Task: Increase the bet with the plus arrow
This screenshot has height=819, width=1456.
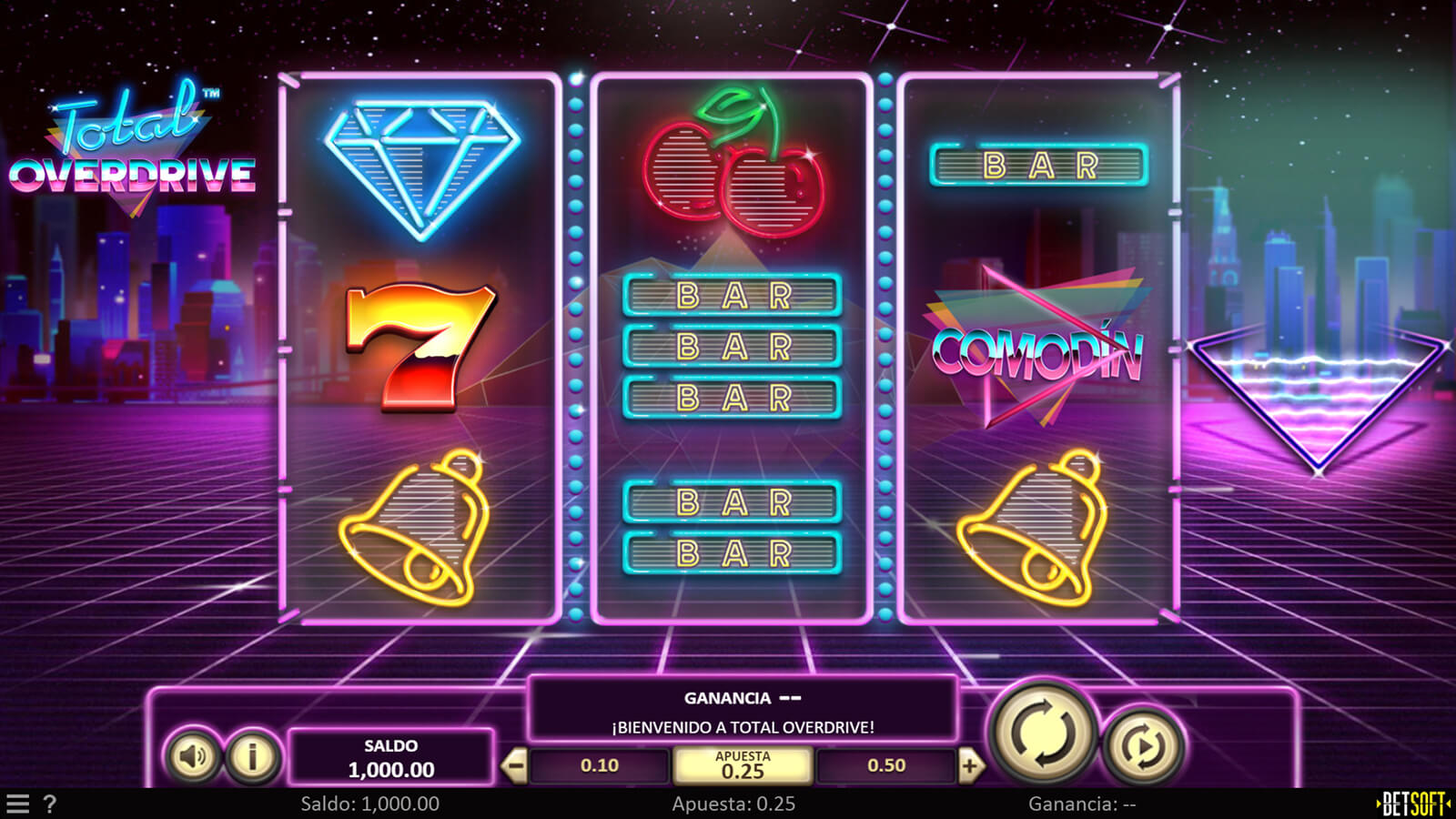Action: [x=970, y=766]
